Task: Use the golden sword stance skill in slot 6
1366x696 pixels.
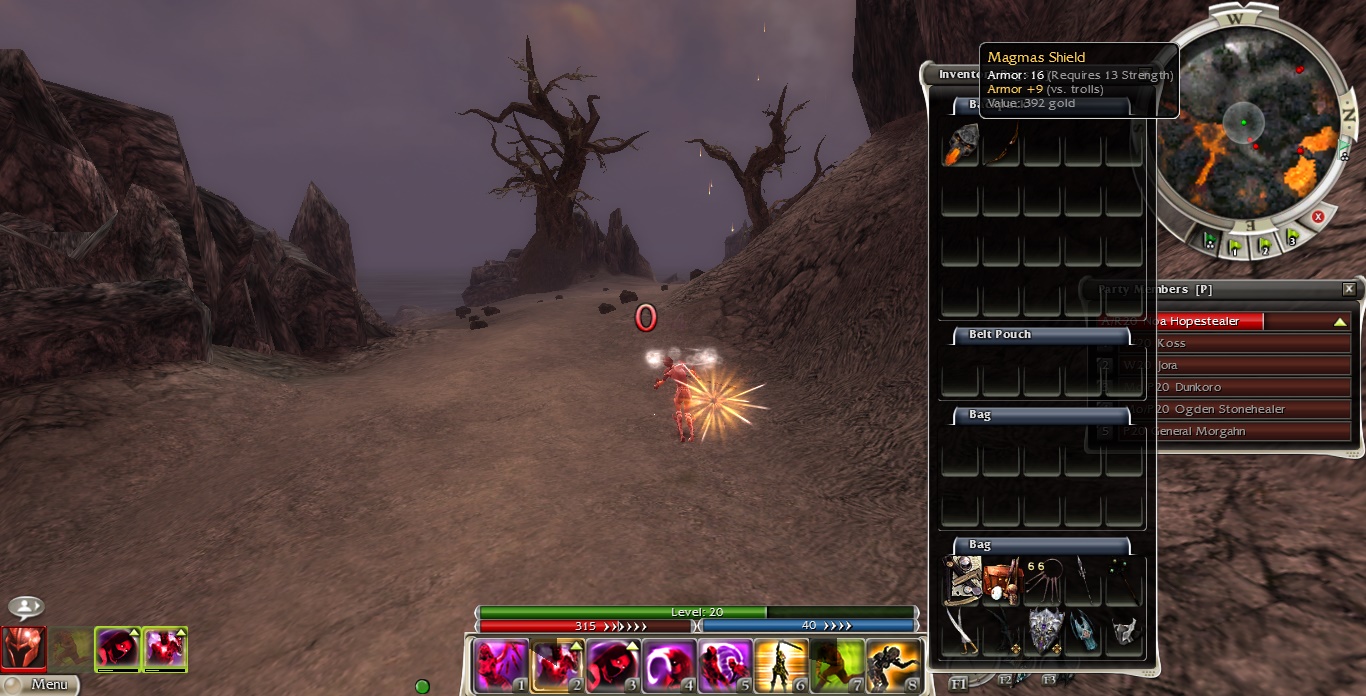Action: [x=780, y=665]
